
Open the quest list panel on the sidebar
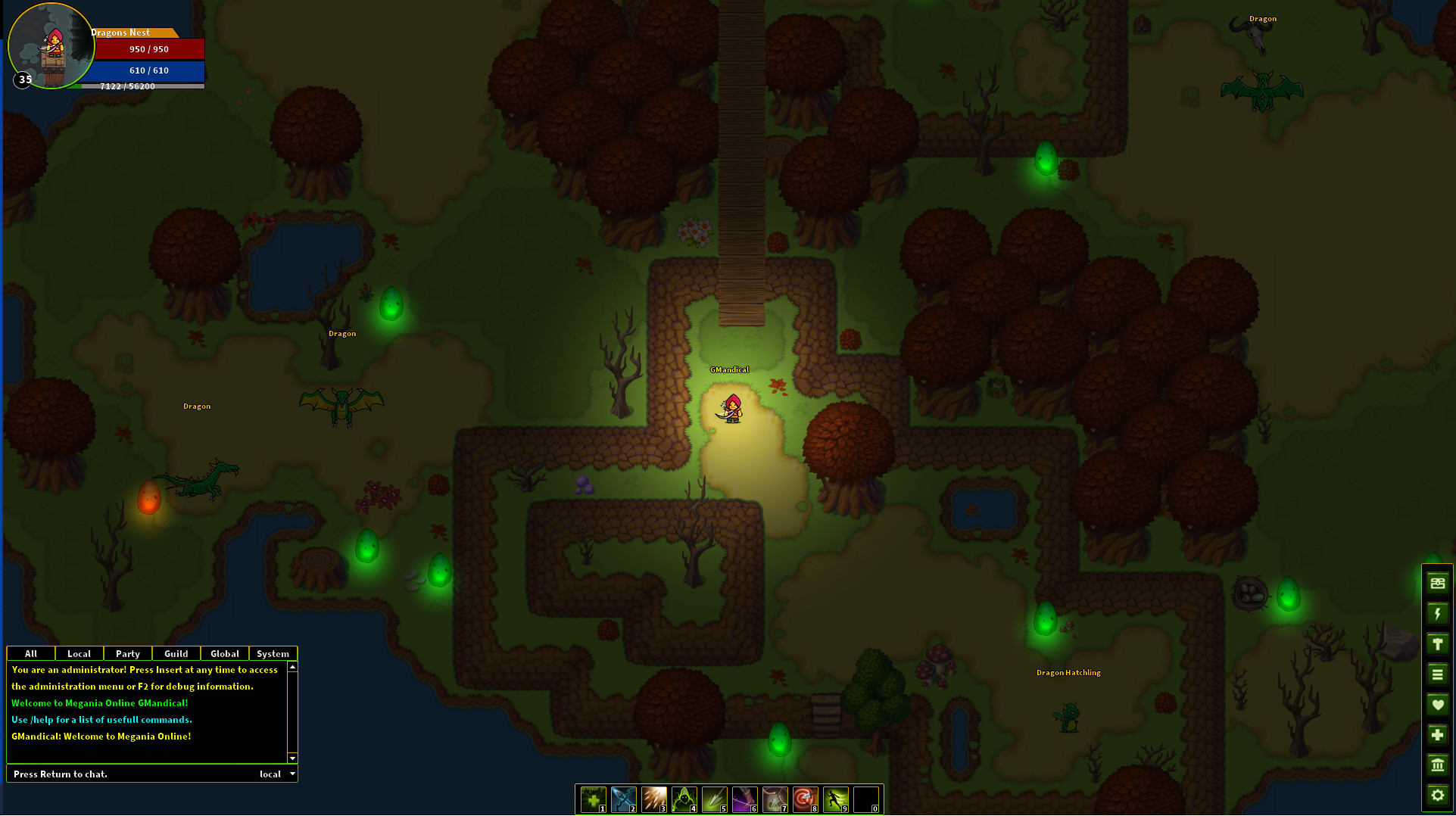(x=1437, y=674)
